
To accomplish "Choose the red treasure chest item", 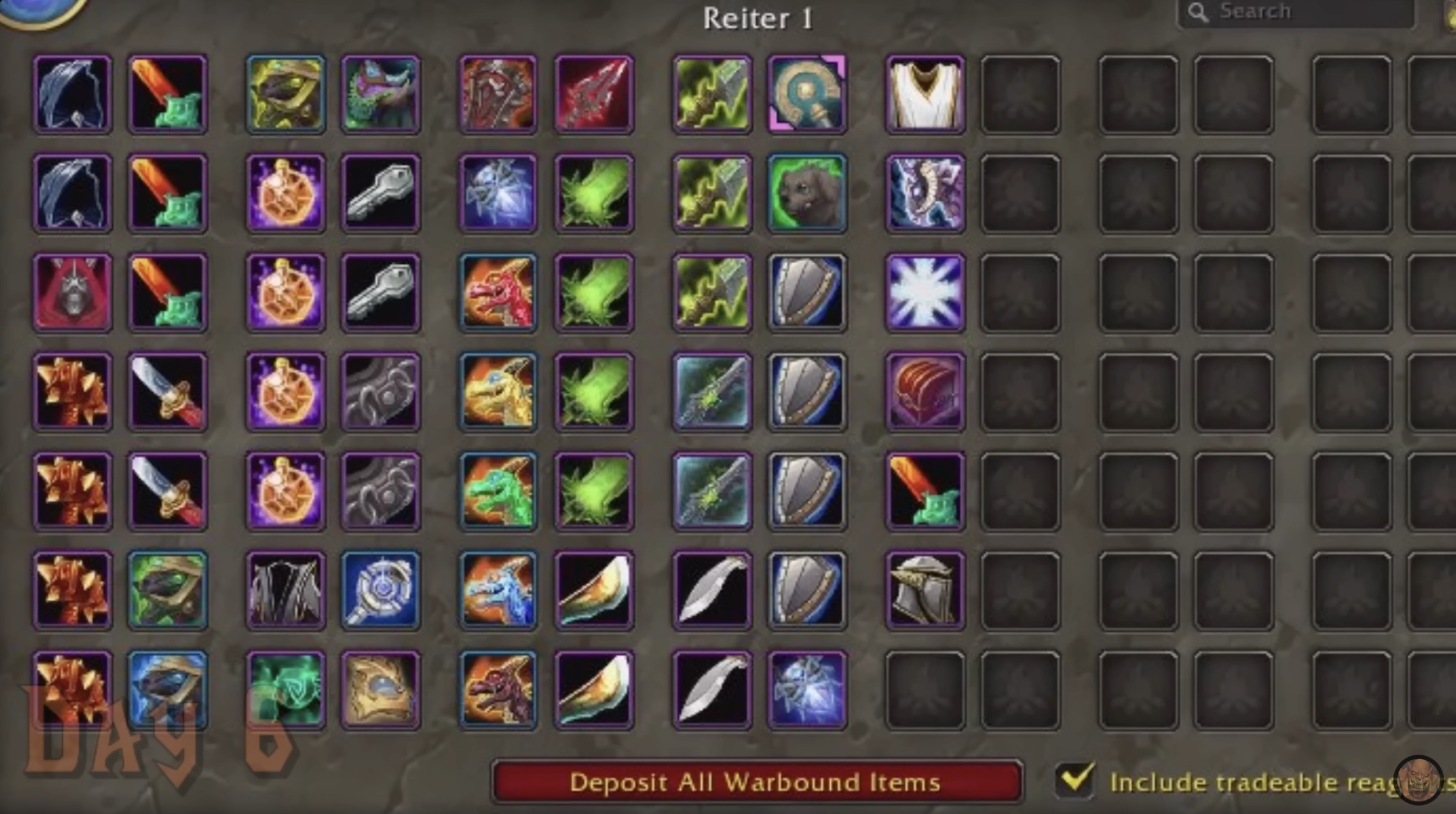I will pos(925,391).
